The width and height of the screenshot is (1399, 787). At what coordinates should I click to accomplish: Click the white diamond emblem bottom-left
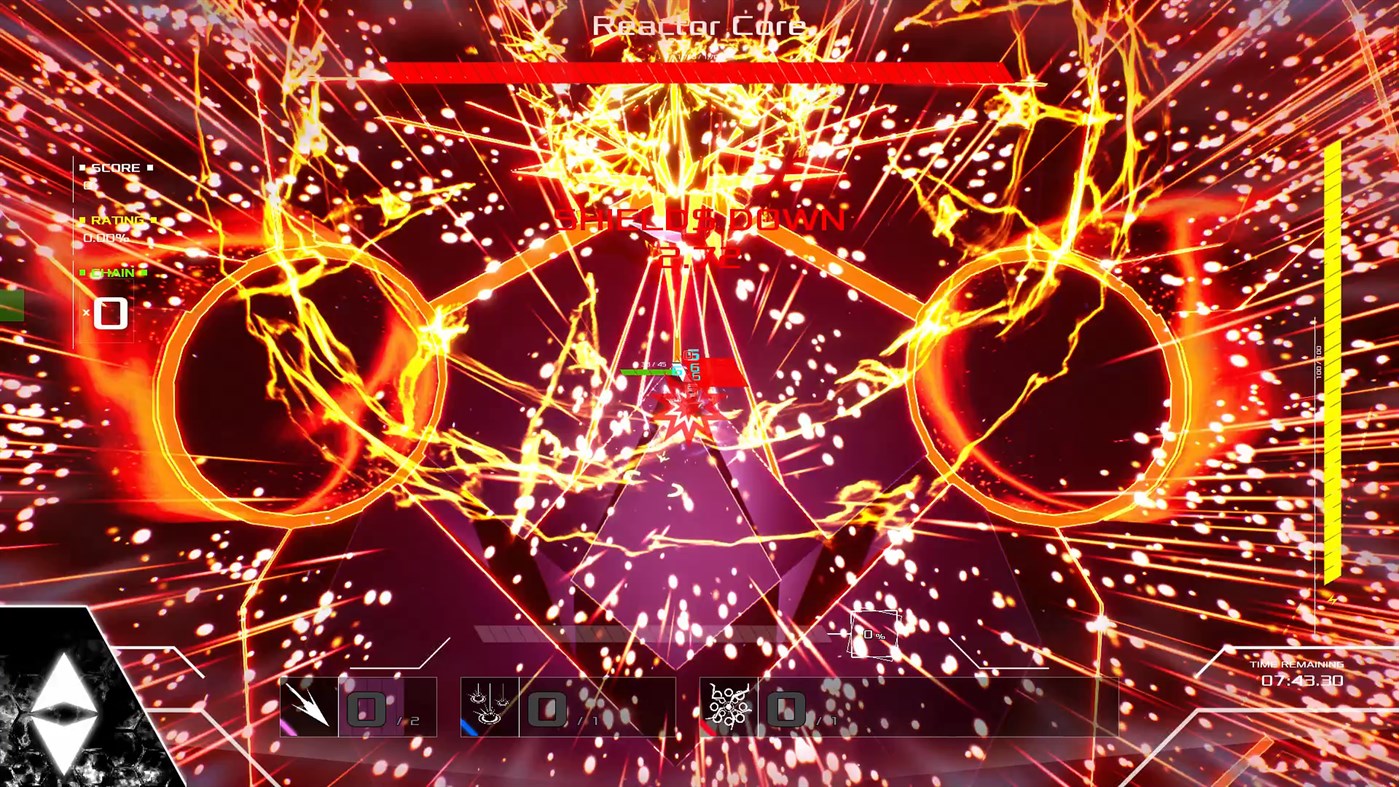pyautogui.click(x=65, y=715)
